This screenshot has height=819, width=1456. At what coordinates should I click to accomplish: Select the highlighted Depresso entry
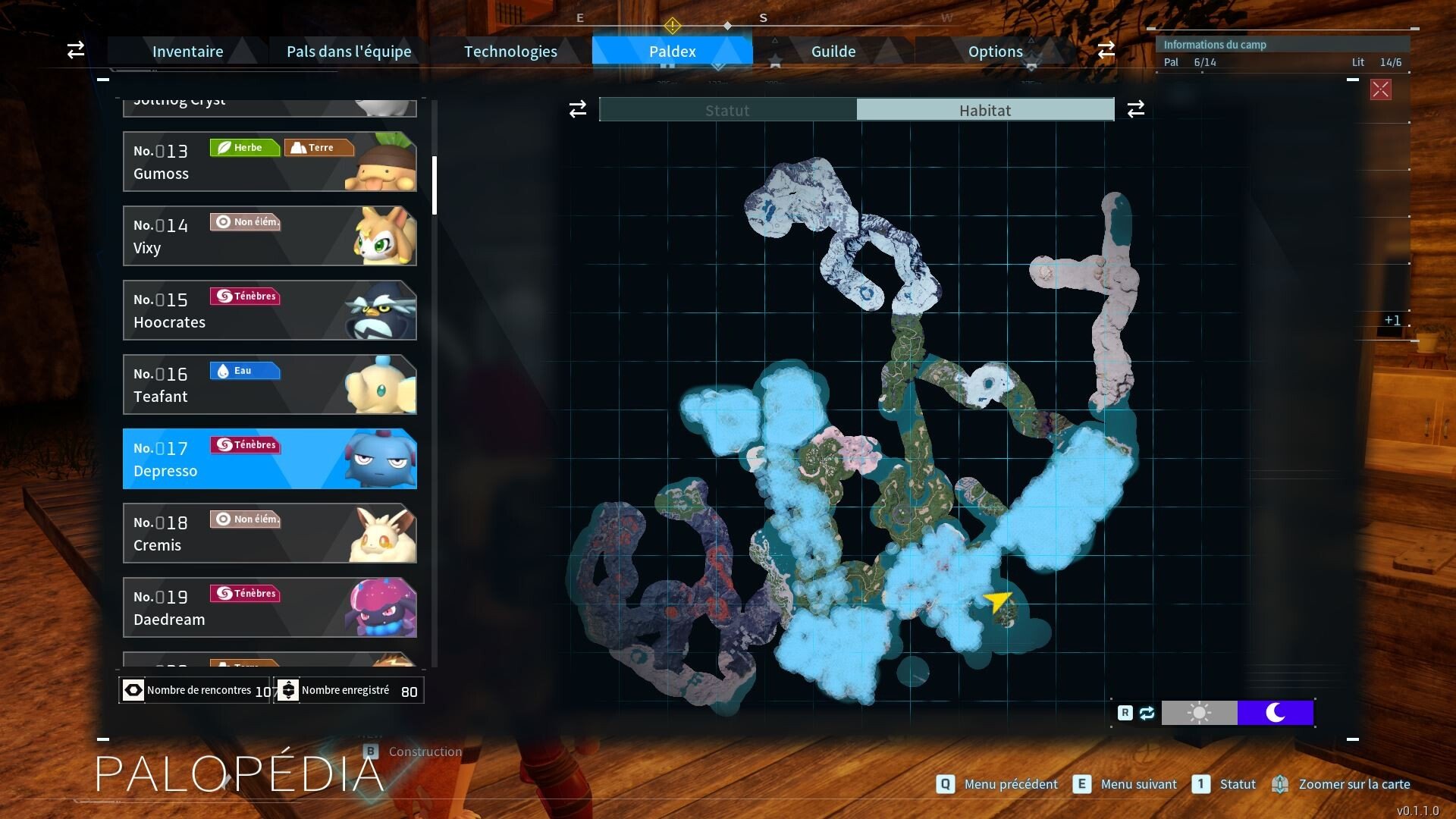pyautogui.click(x=269, y=459)
